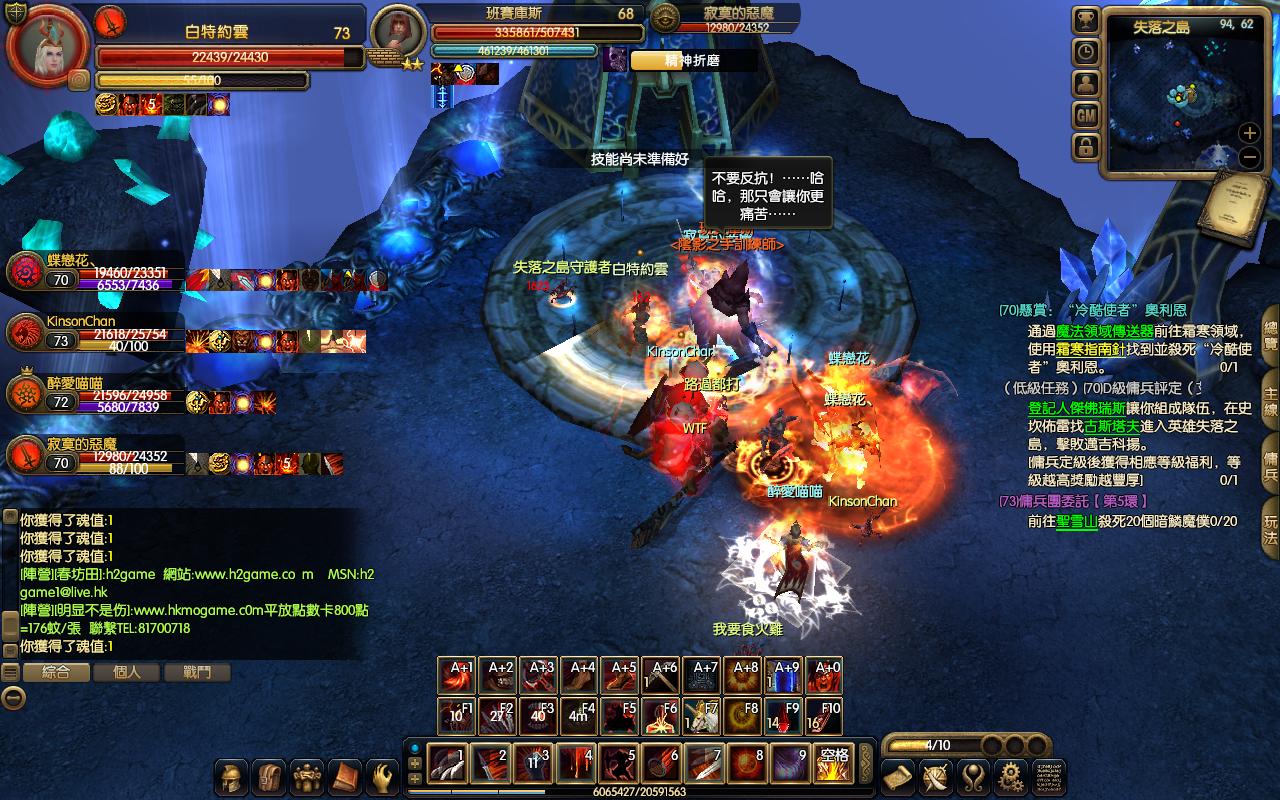Open the backpack inventory icon
Viewport: 1280px width, 800px height.
269,777
